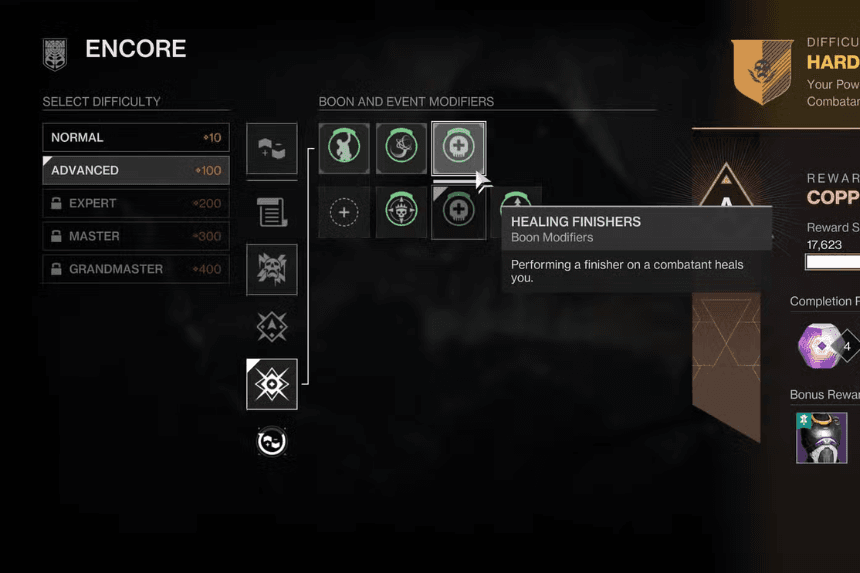Open the scroll document category icon

click(272, 211)
